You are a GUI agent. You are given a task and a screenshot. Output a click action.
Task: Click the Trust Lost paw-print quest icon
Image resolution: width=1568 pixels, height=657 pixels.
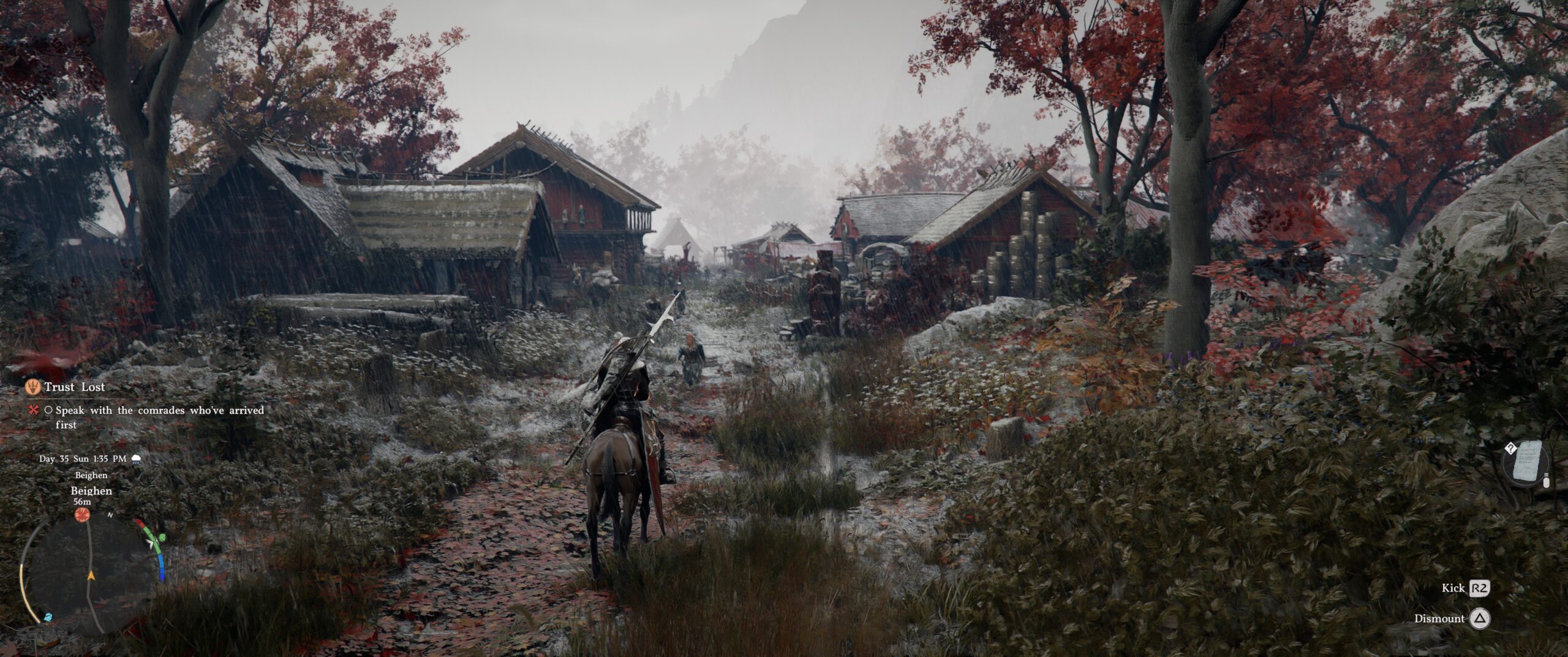33,387
